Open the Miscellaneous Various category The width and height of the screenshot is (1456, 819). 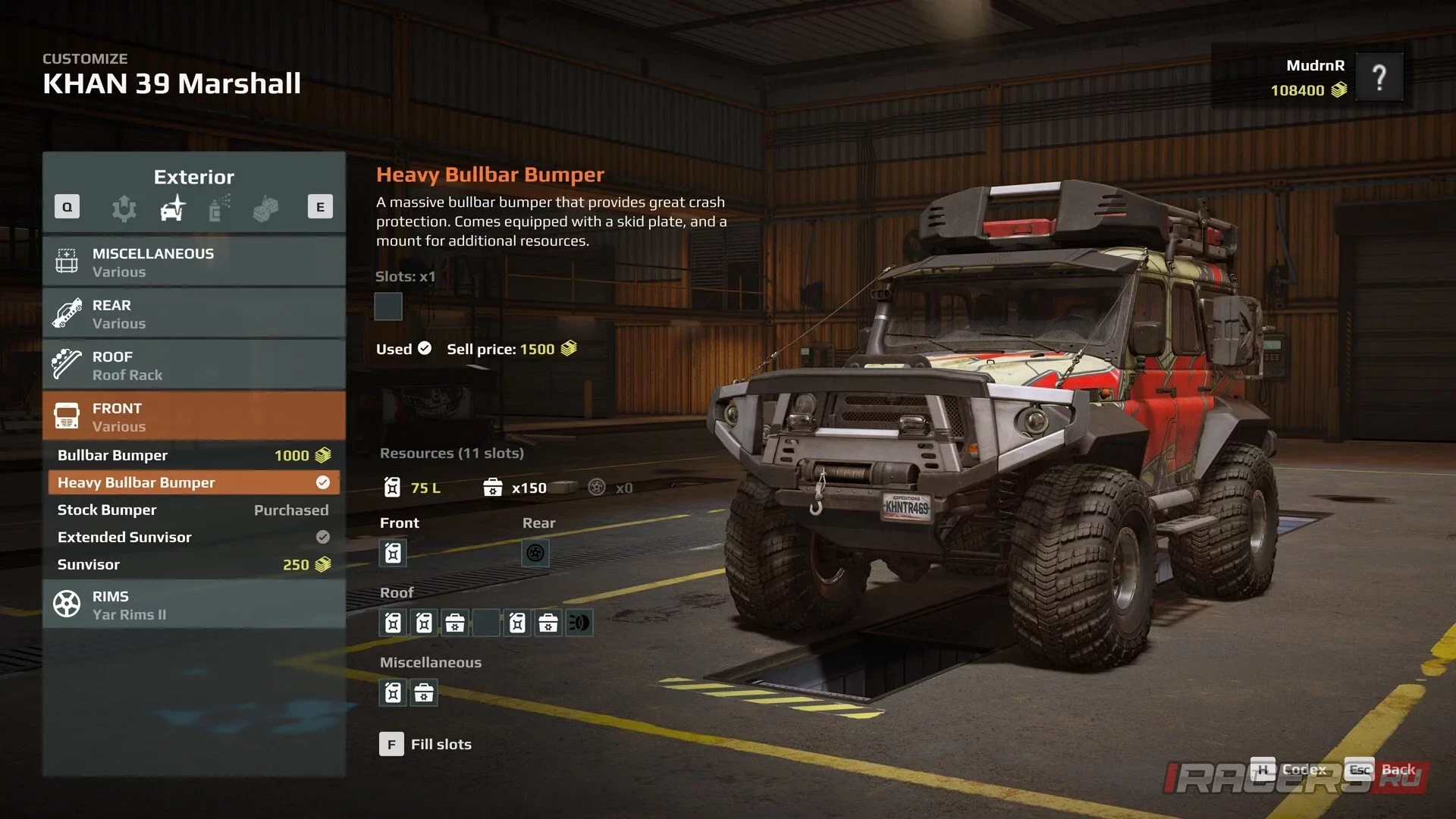pyautogui.click(x=194, y=262)
